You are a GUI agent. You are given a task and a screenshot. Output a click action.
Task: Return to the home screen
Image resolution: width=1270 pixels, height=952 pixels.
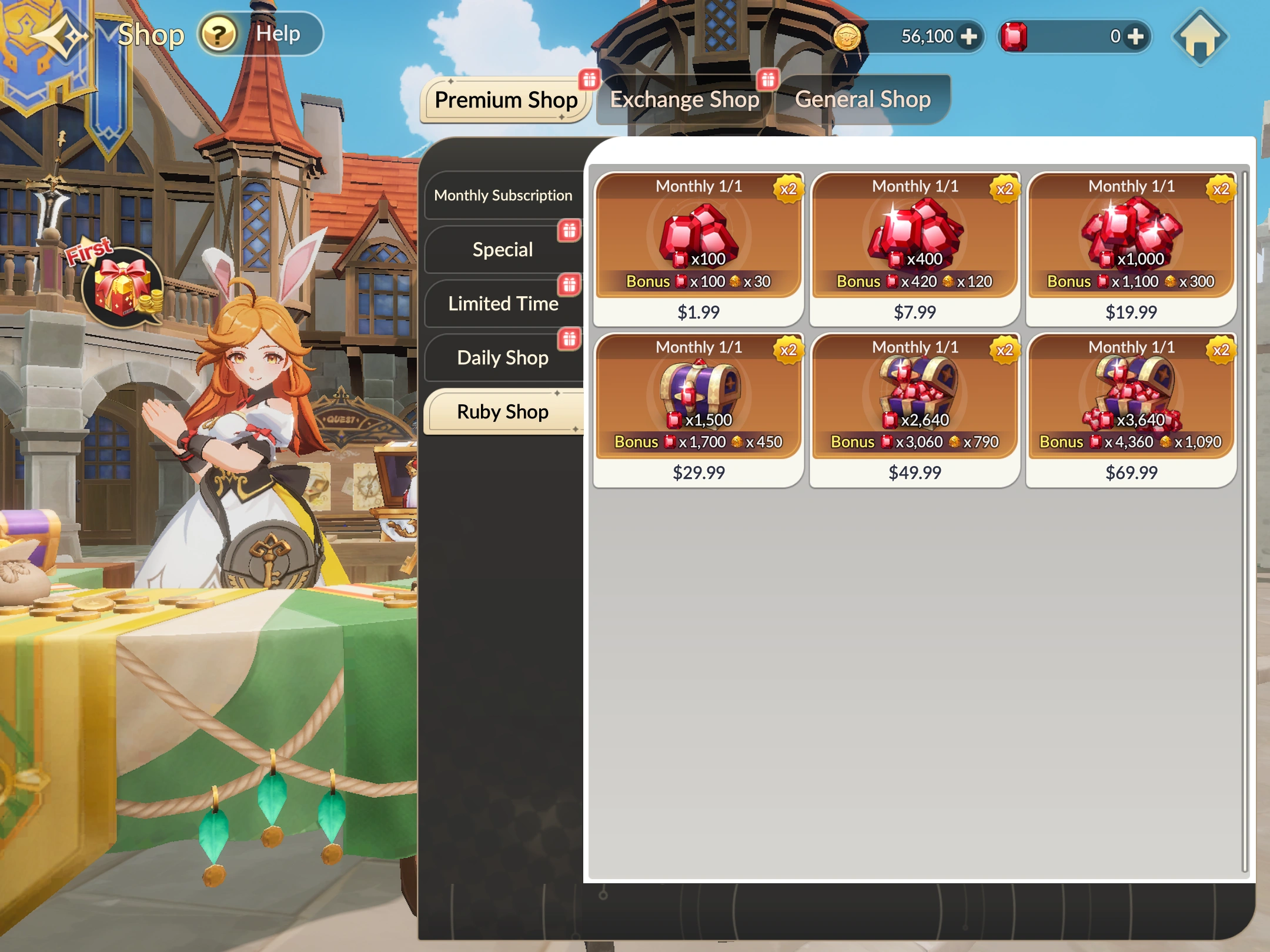click(x=1199, y=38)
